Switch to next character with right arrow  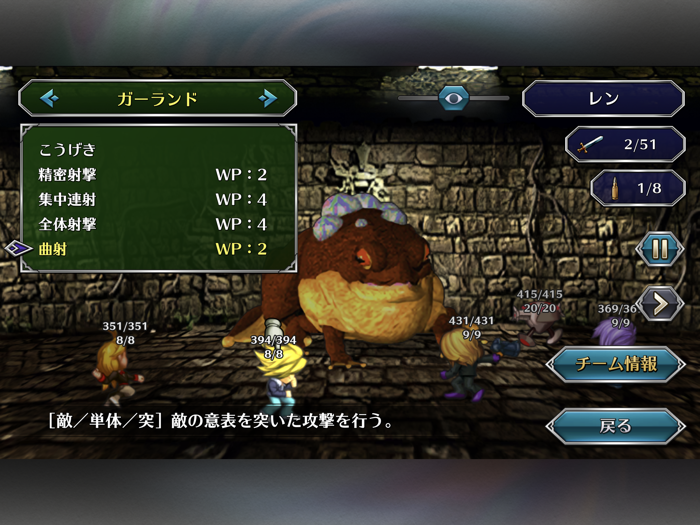pos(267,98)
